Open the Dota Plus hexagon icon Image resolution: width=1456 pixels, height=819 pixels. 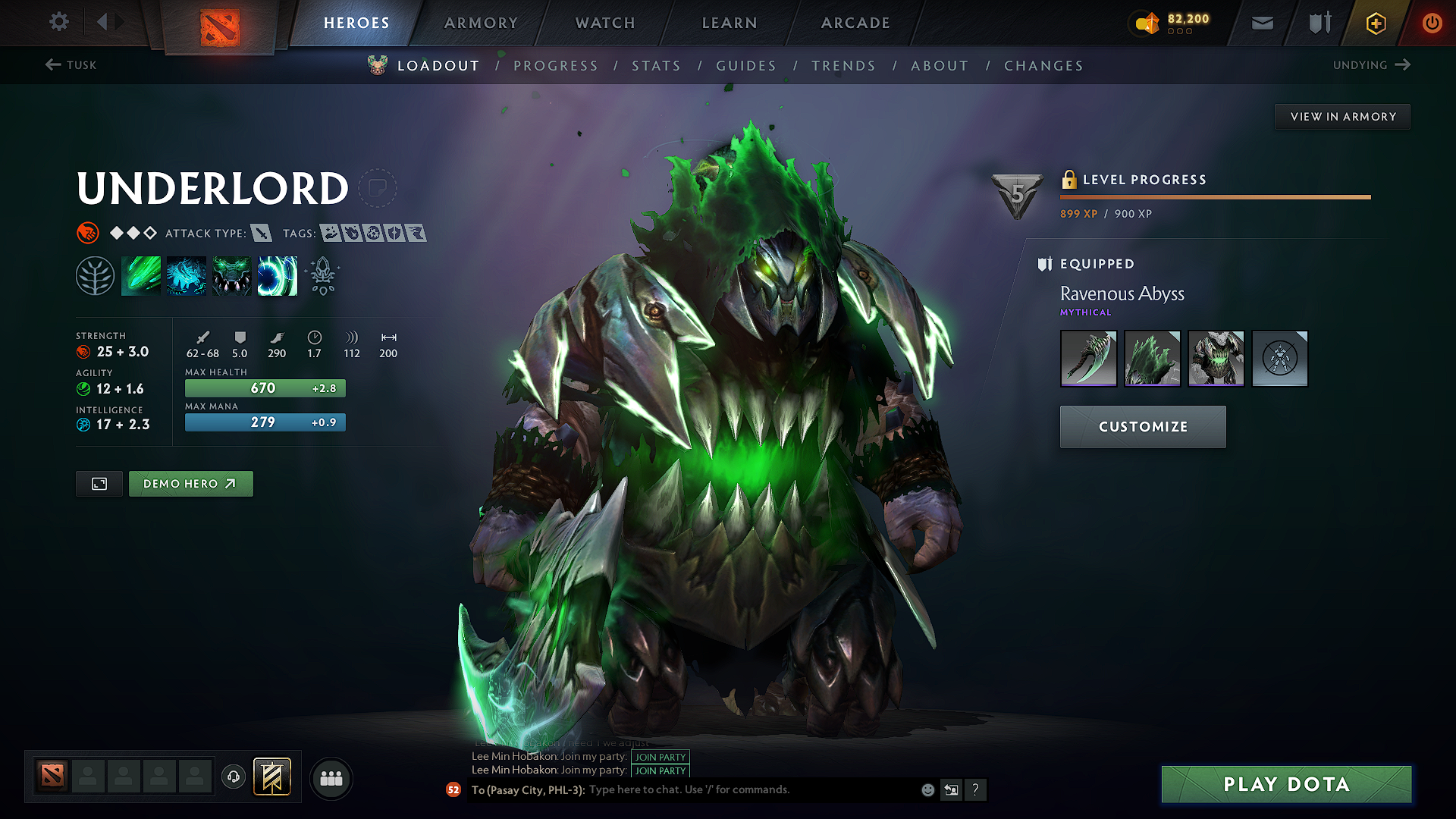(1375, 23)
